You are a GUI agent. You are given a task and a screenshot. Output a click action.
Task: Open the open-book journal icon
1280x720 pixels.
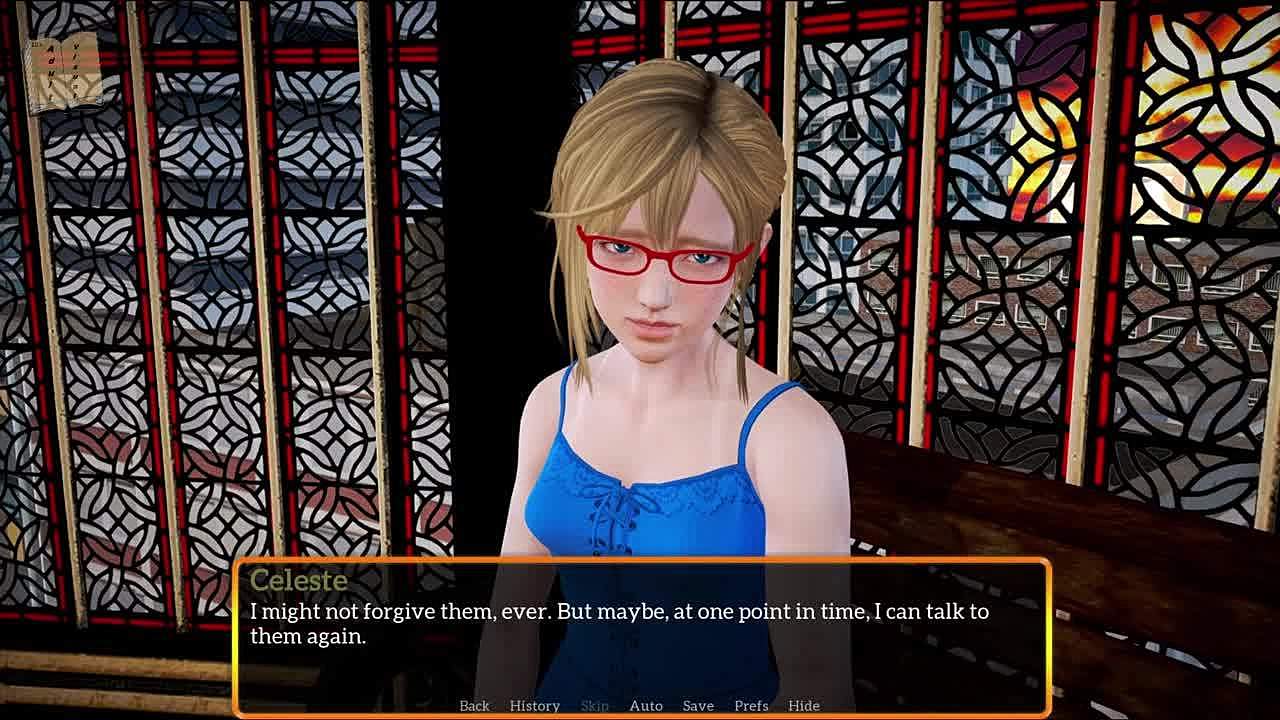66,72
